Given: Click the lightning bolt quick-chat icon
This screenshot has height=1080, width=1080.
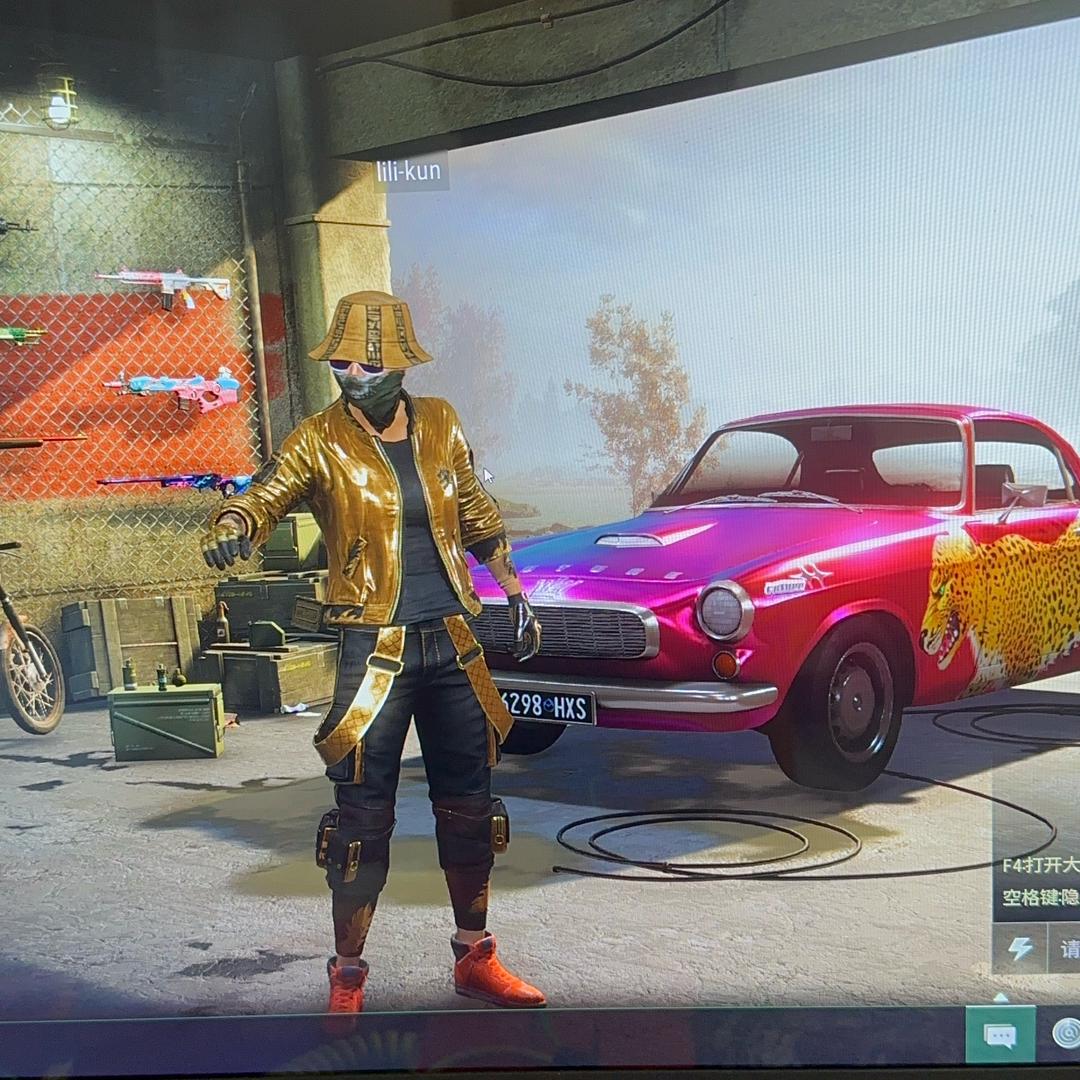Looking at the screenshot, I should point(1020,948).
